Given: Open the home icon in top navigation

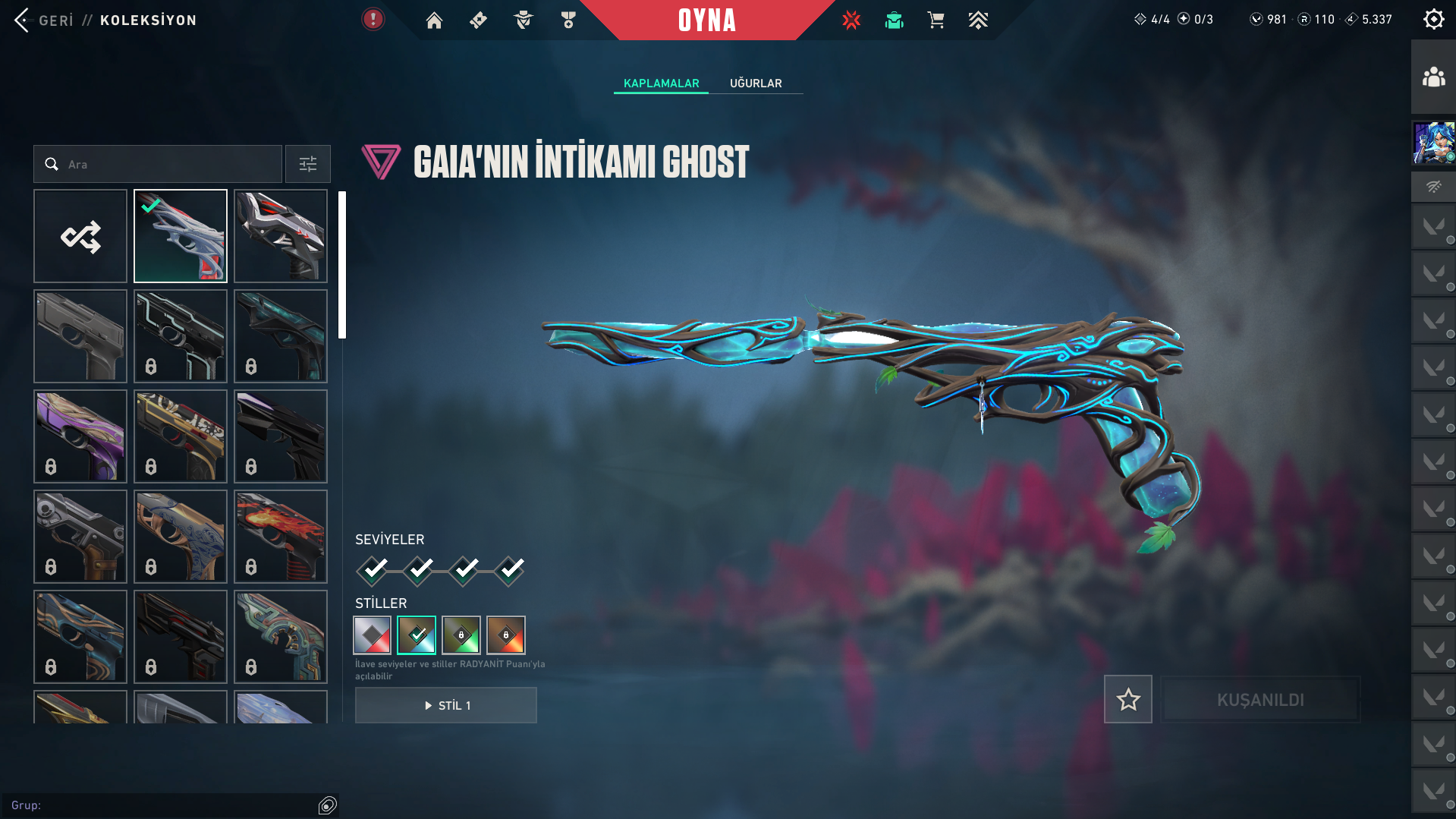Looking at the screenshot, I should tap(434, 20).
